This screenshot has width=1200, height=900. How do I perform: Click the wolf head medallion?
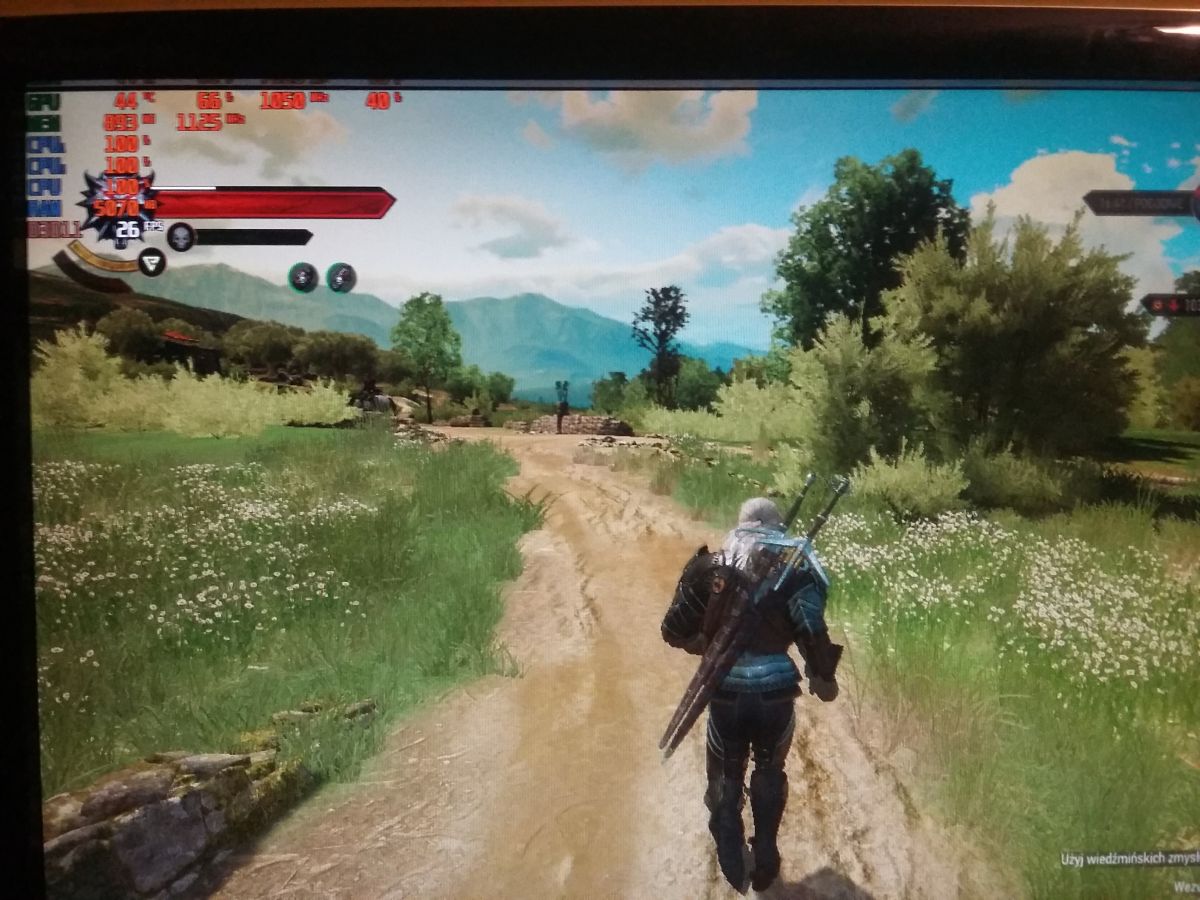click(118, 207)
